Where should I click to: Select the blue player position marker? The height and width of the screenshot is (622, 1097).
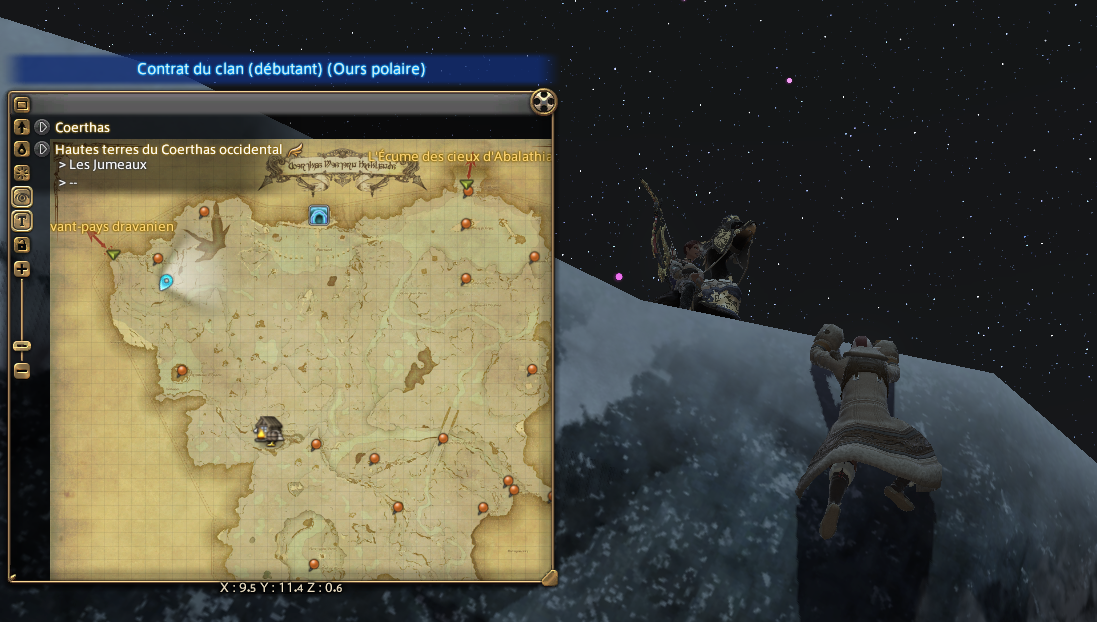(166, 283)
